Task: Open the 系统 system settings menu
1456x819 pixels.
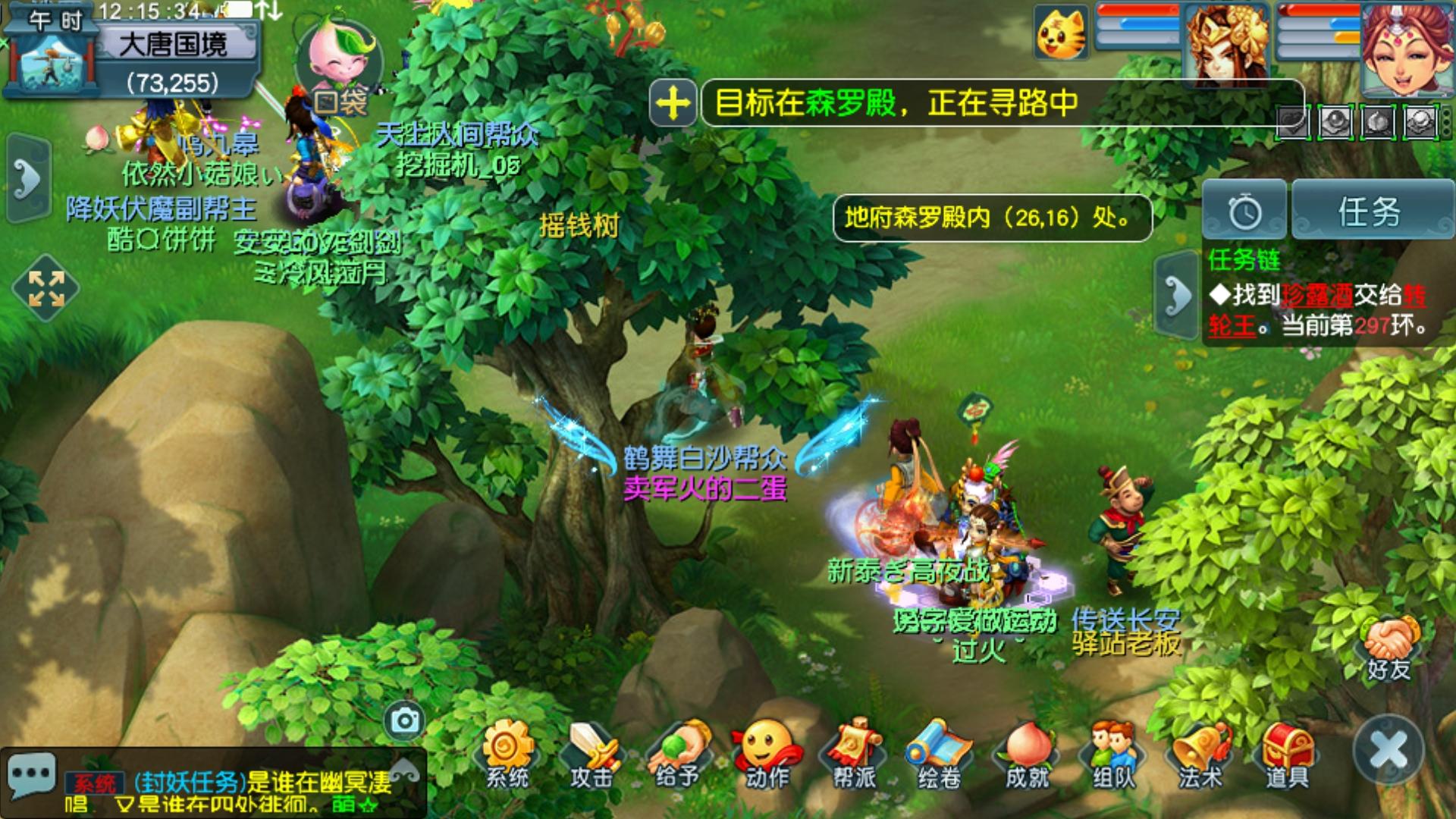Action: click(x=507, y=753)
